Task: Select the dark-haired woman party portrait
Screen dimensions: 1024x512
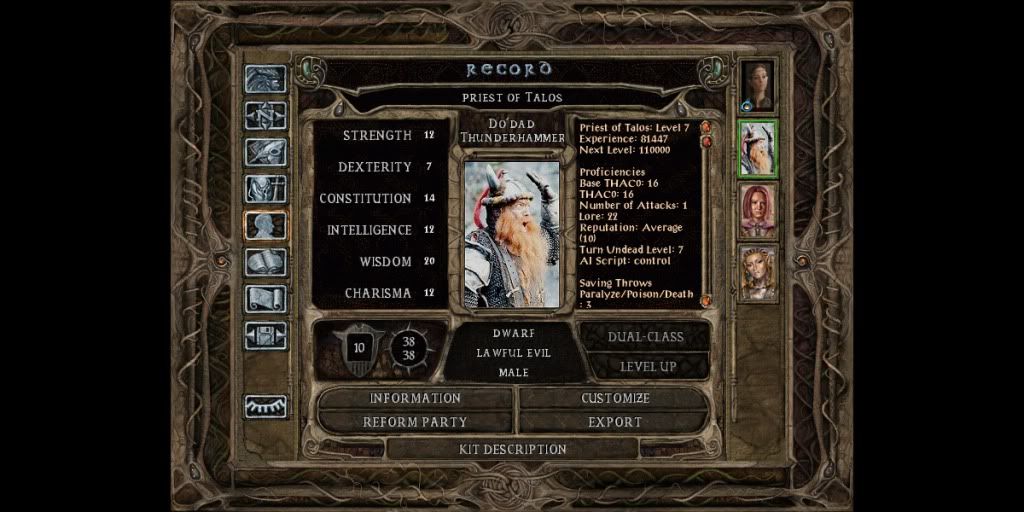Action: click(757, 86)
